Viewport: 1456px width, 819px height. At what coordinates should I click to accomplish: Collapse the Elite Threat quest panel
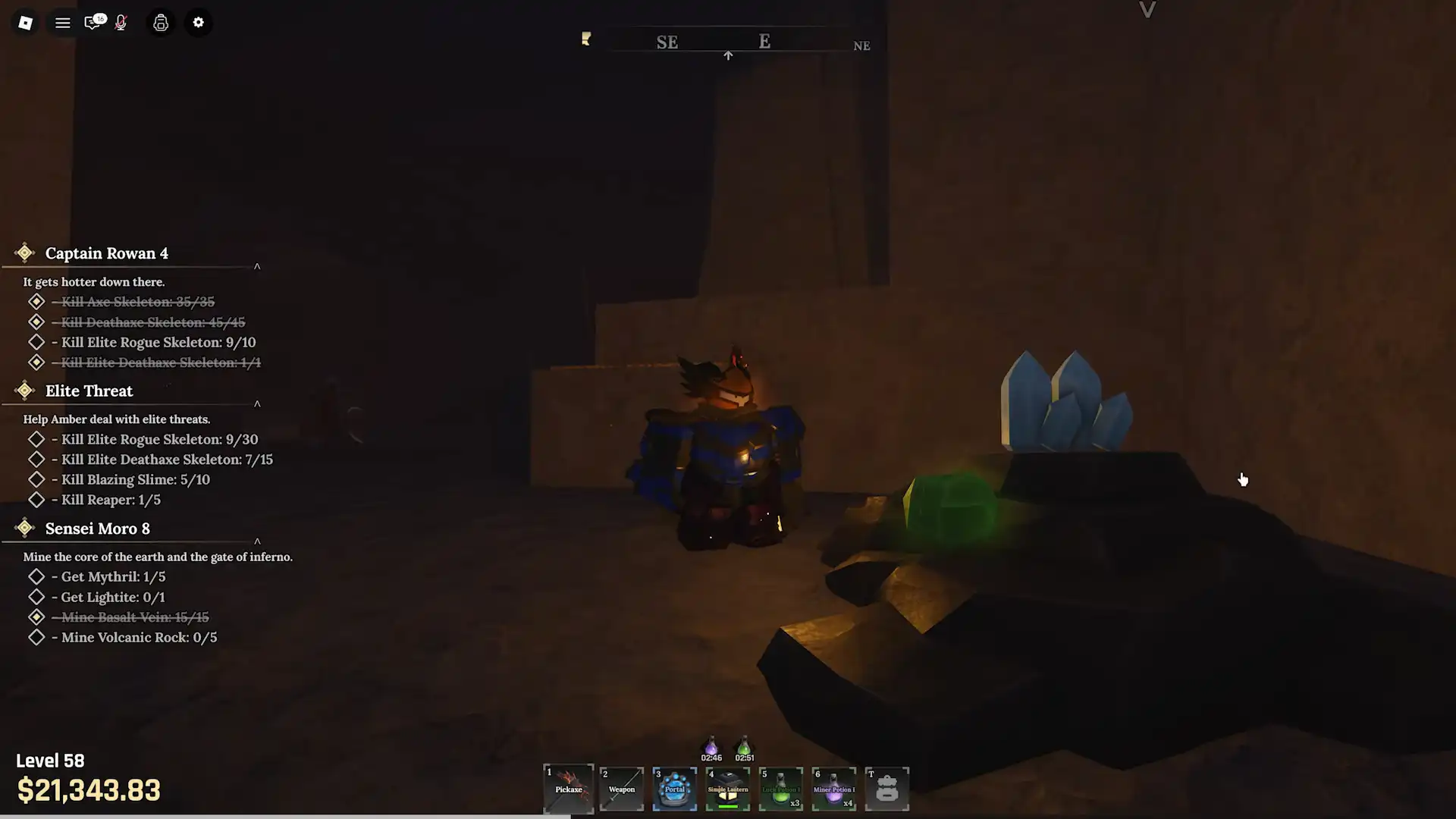[256, 404]
